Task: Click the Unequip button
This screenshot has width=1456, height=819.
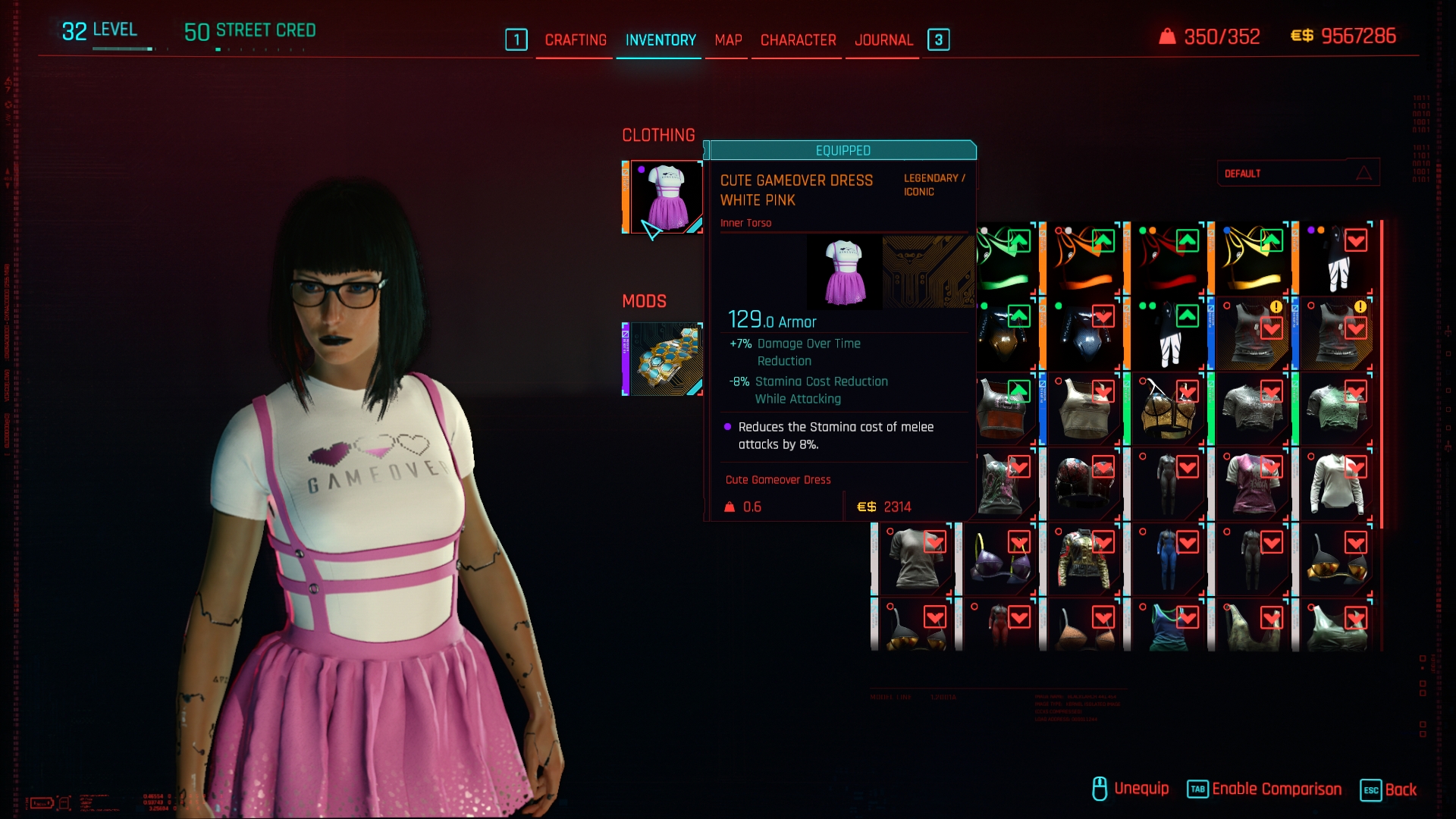Action: pos(1130,789)
